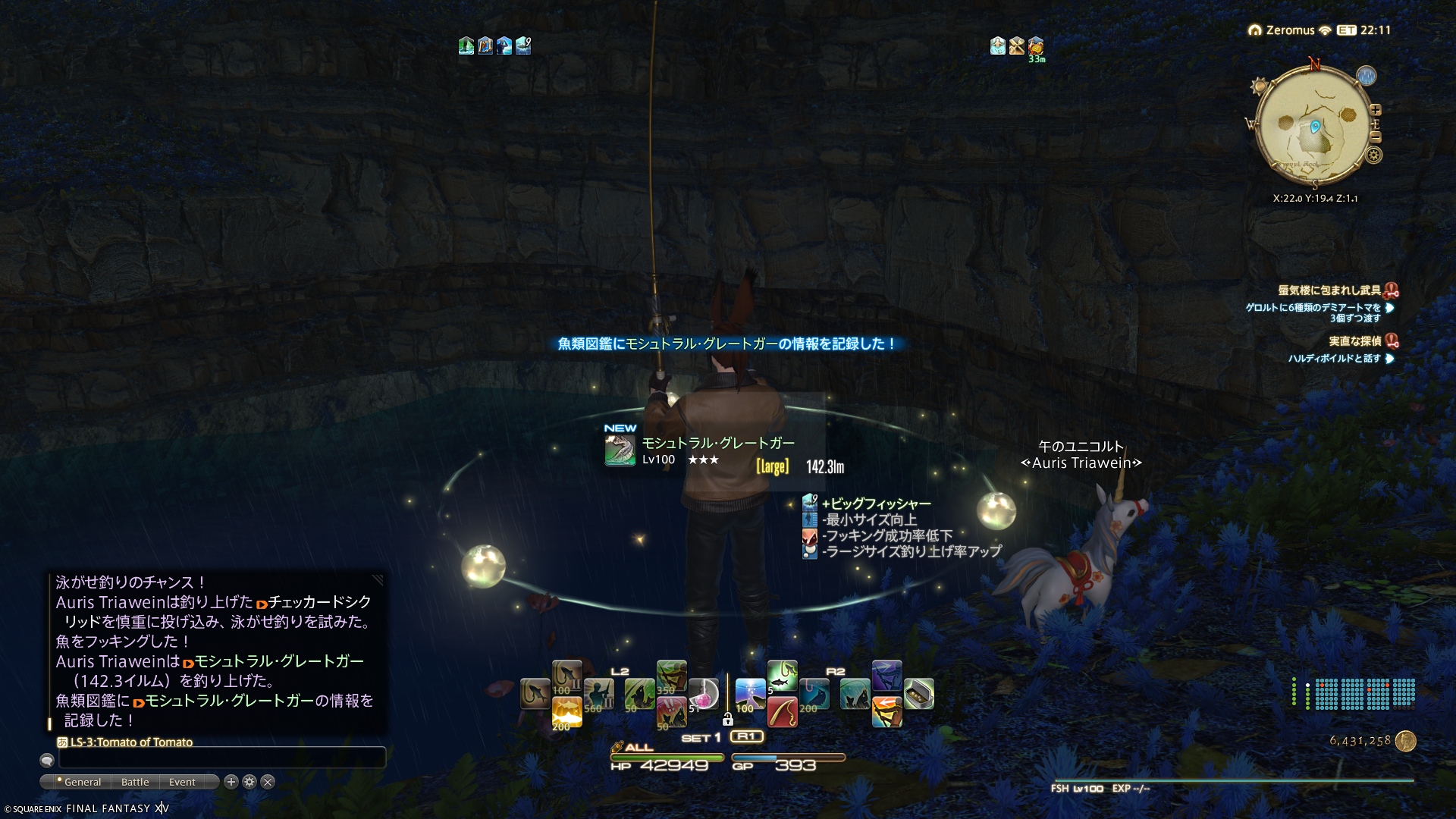The height and width of the screenshot is (819, 1456).
Task: Use the red fishing rod Cast ability
Action: click(x=782, y=712)
